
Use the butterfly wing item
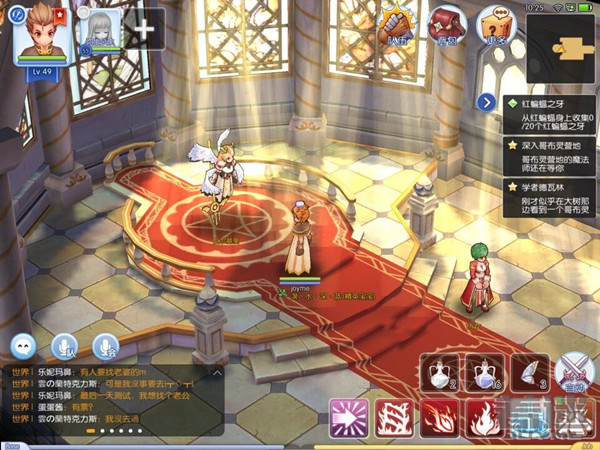coord(529,372)
